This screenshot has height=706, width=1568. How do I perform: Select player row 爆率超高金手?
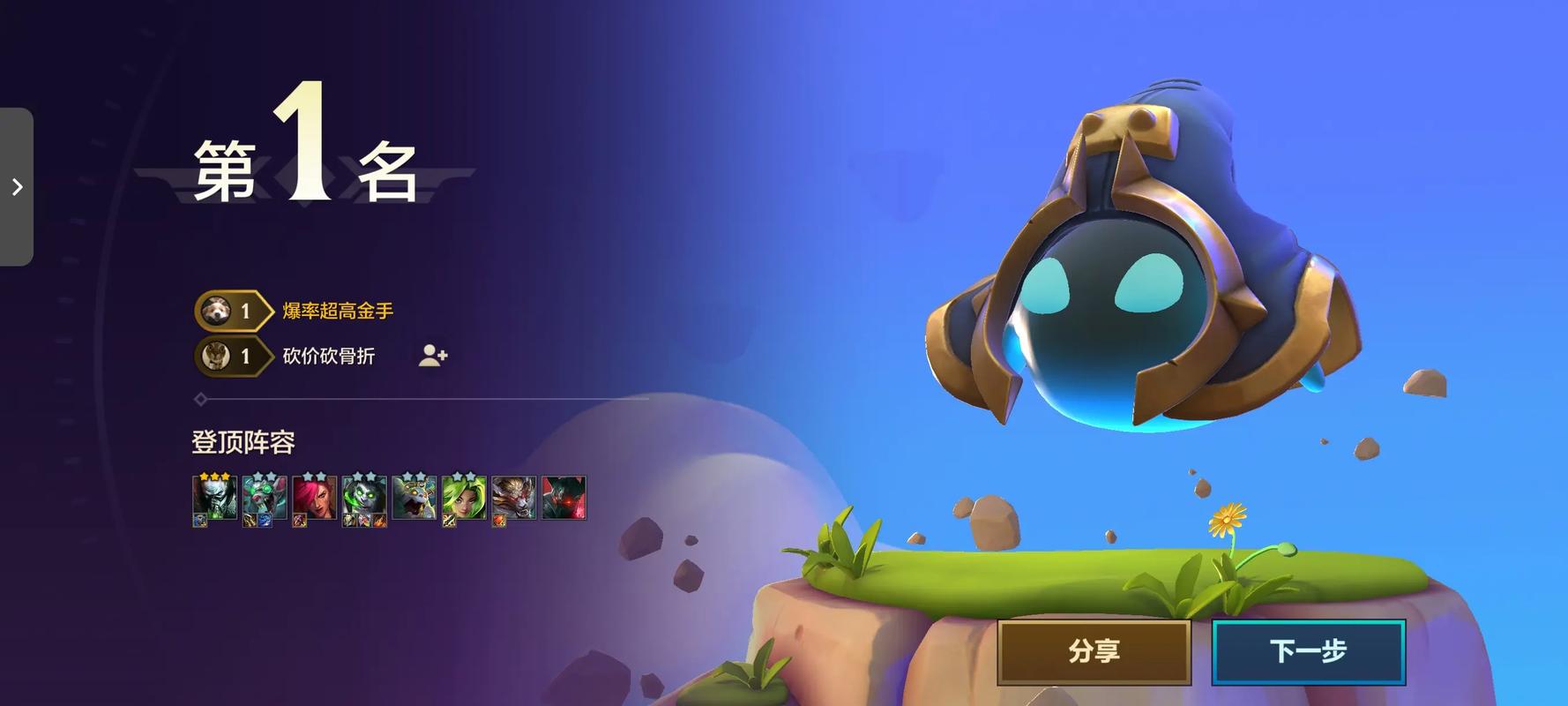point(338,311)
